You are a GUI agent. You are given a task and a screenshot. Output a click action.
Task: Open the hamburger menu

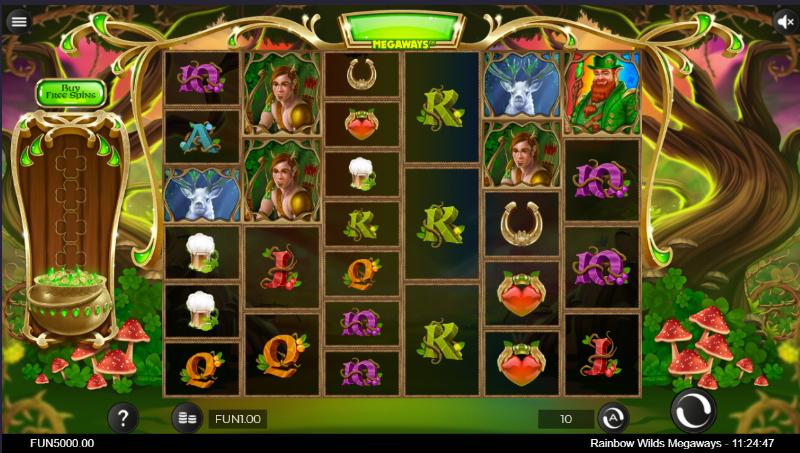click(19, 21)
